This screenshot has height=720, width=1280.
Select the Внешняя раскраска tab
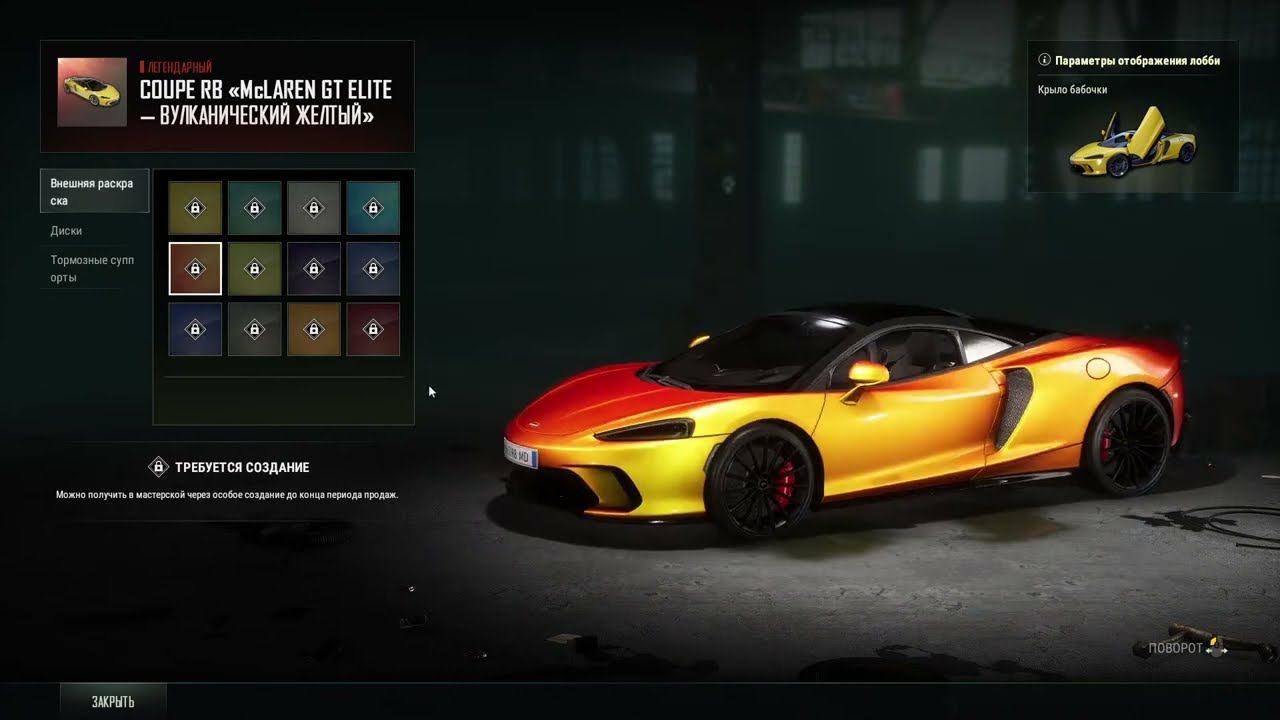[x=92, y=192]
